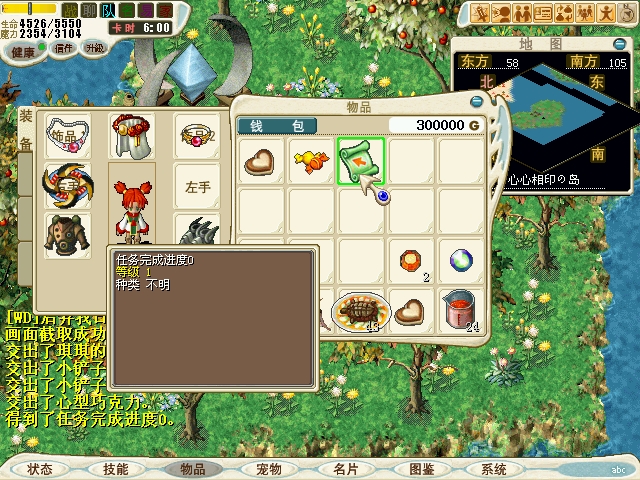Select the orange gem item
The height and width of the screenshot is (480, 640).
tap(410, 261)
